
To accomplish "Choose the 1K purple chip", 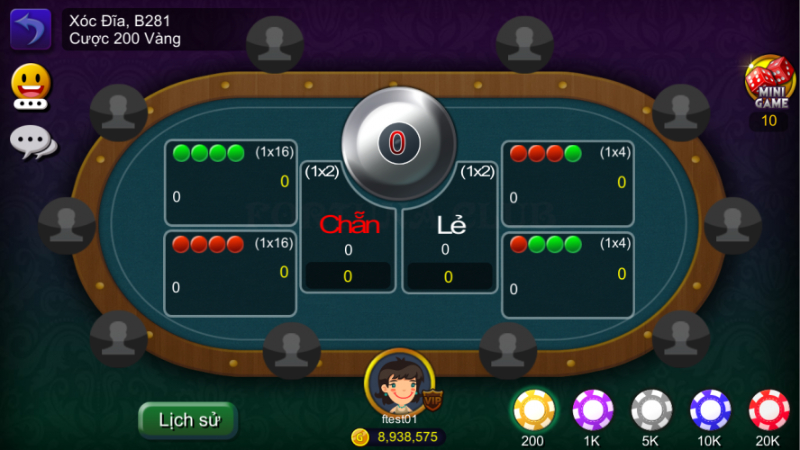I will [x=592, y=410].
